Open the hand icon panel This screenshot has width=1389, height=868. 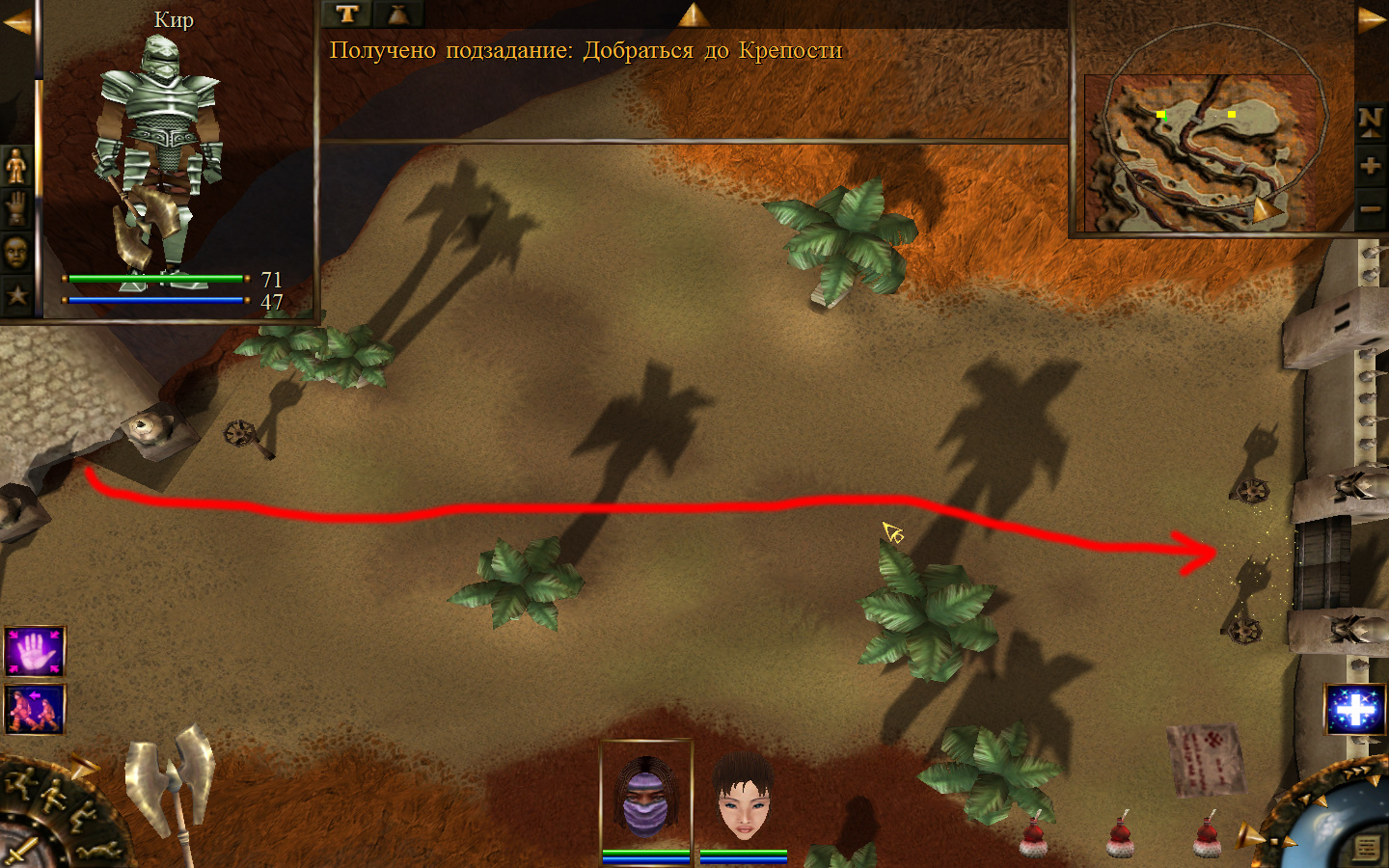[x=16, y=208]
